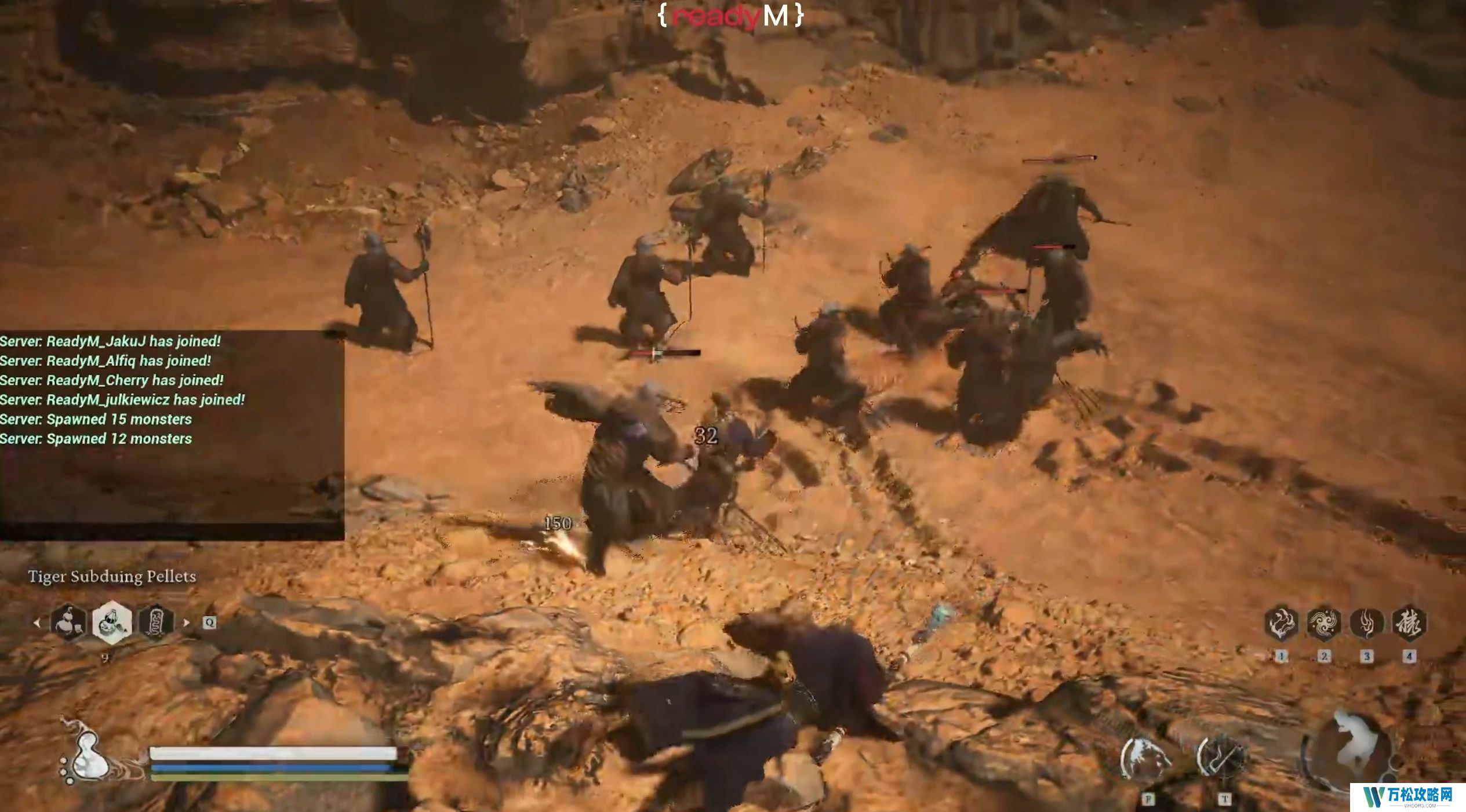The image size is (1466, 812).
Task: Open the server chat log panel
Action: point(172,435)
